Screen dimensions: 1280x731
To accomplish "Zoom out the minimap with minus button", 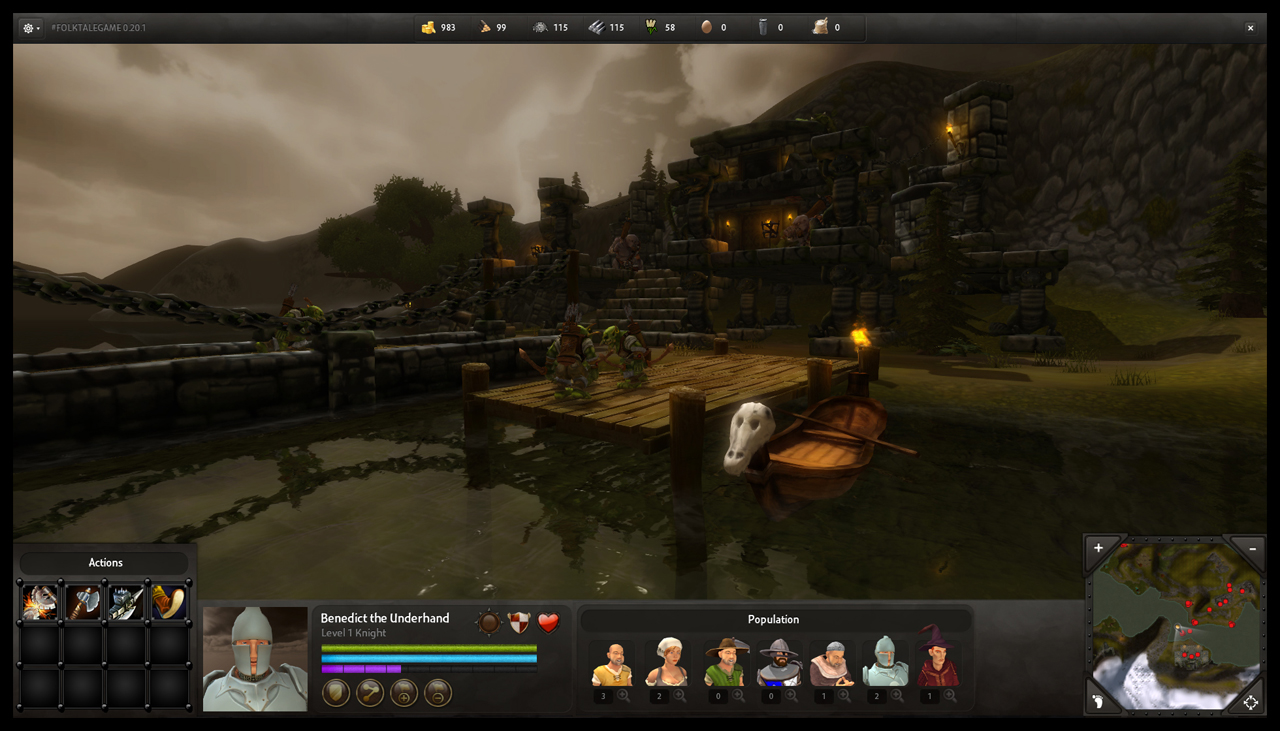I will click(x=1250, y=548).
